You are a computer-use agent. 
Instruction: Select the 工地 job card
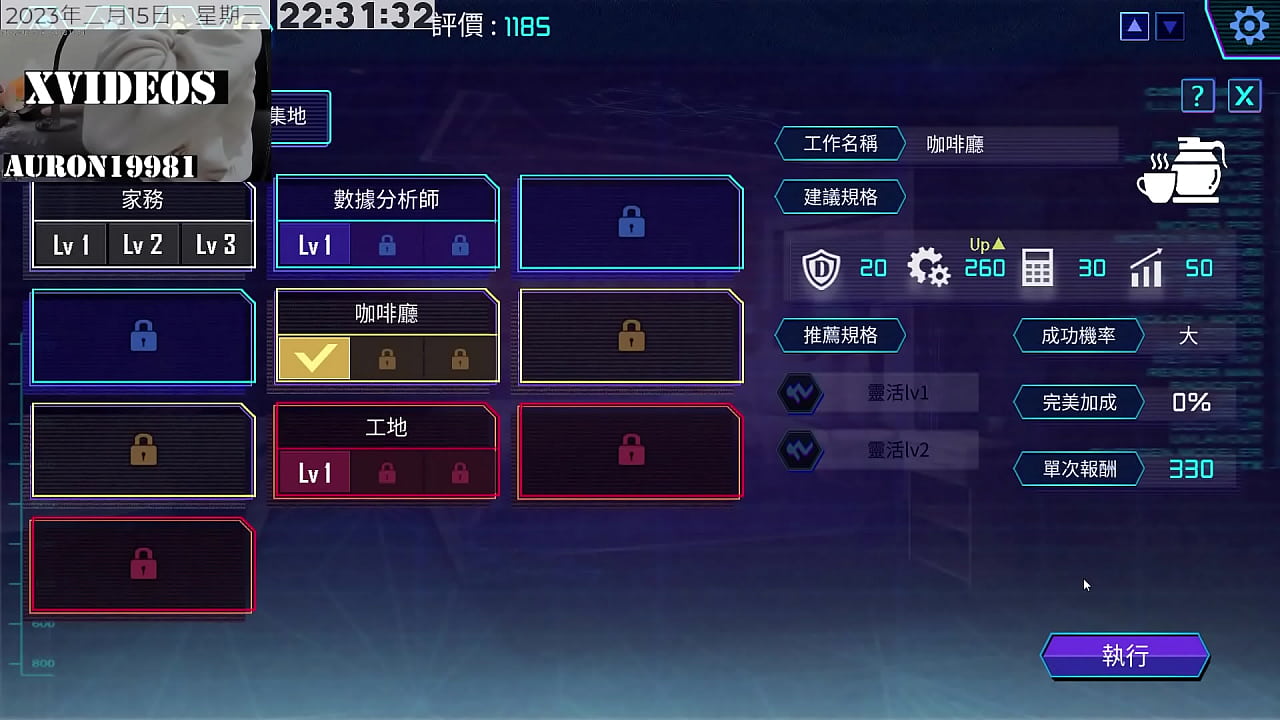[x=385, y=450]
